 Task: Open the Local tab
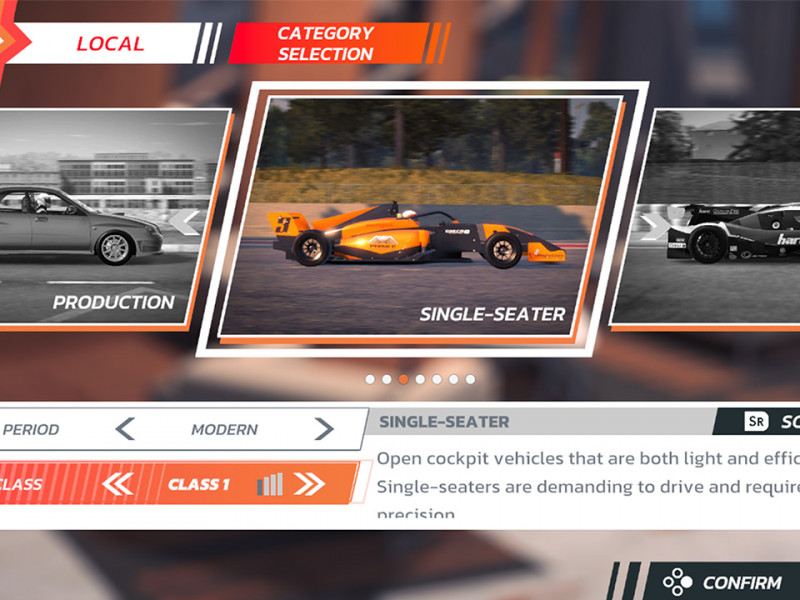[110, 44]
